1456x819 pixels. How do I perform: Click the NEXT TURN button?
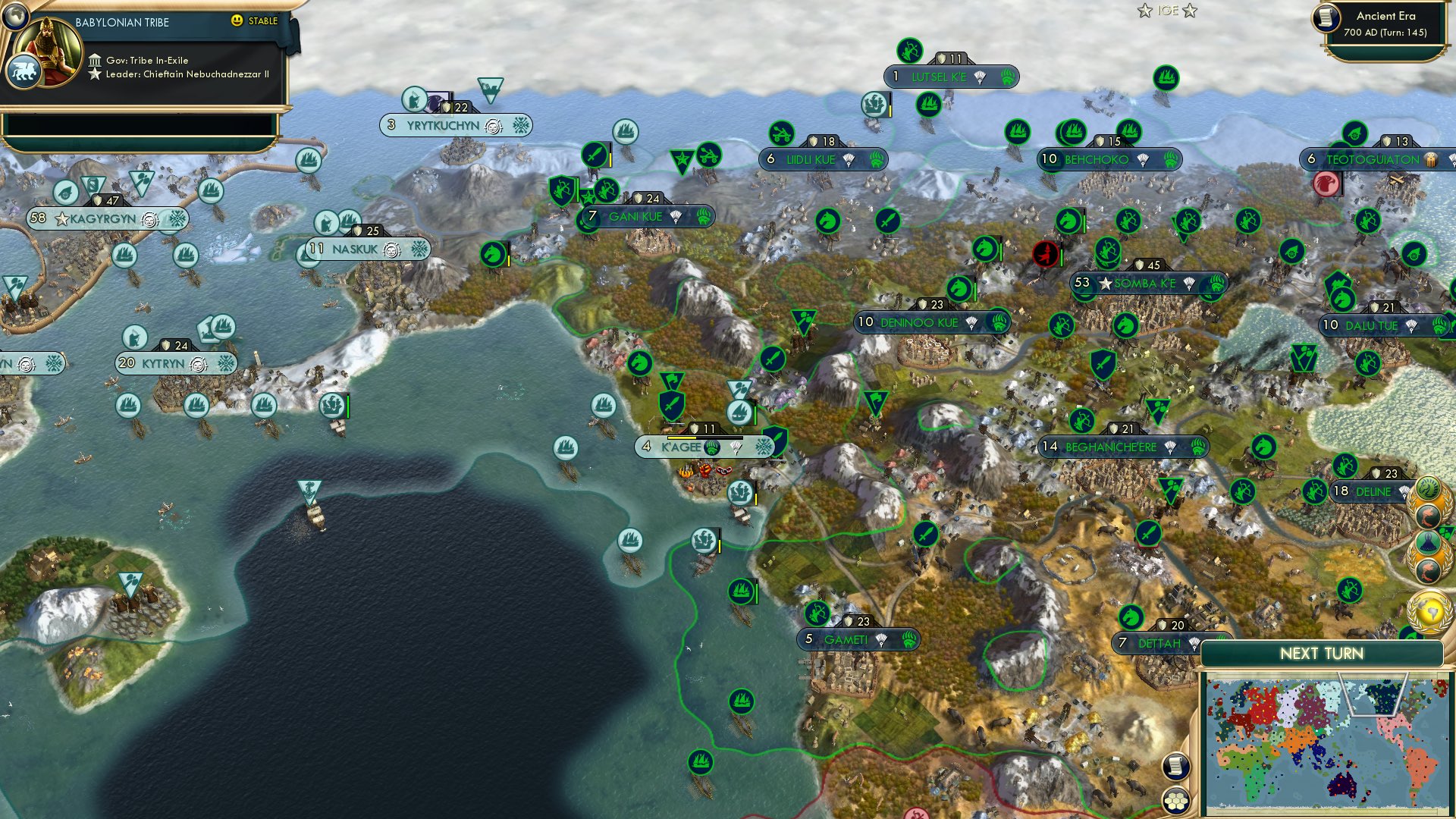pos(1323,654)
